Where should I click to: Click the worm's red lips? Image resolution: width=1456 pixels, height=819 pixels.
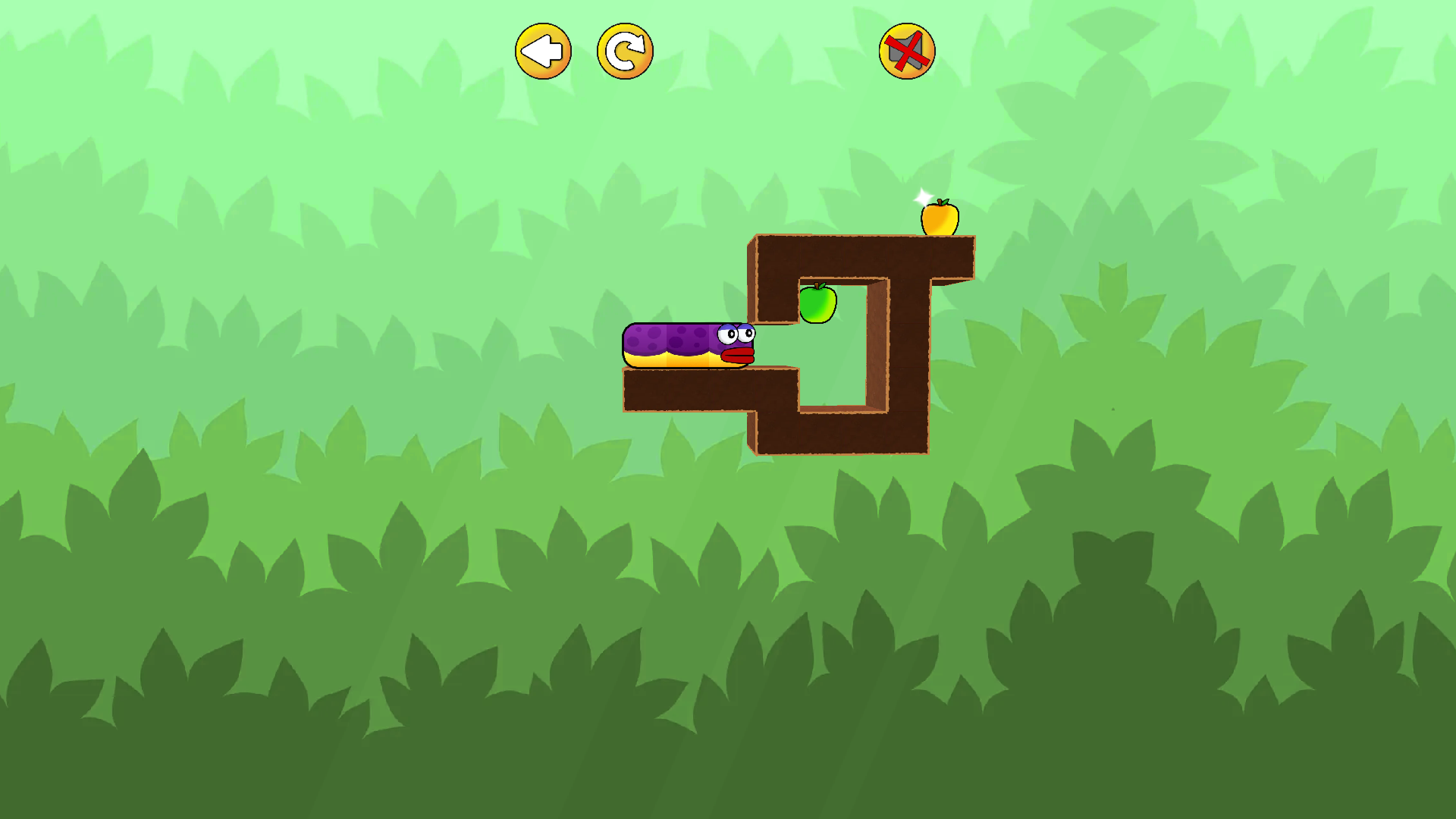(x=737, y=356)
